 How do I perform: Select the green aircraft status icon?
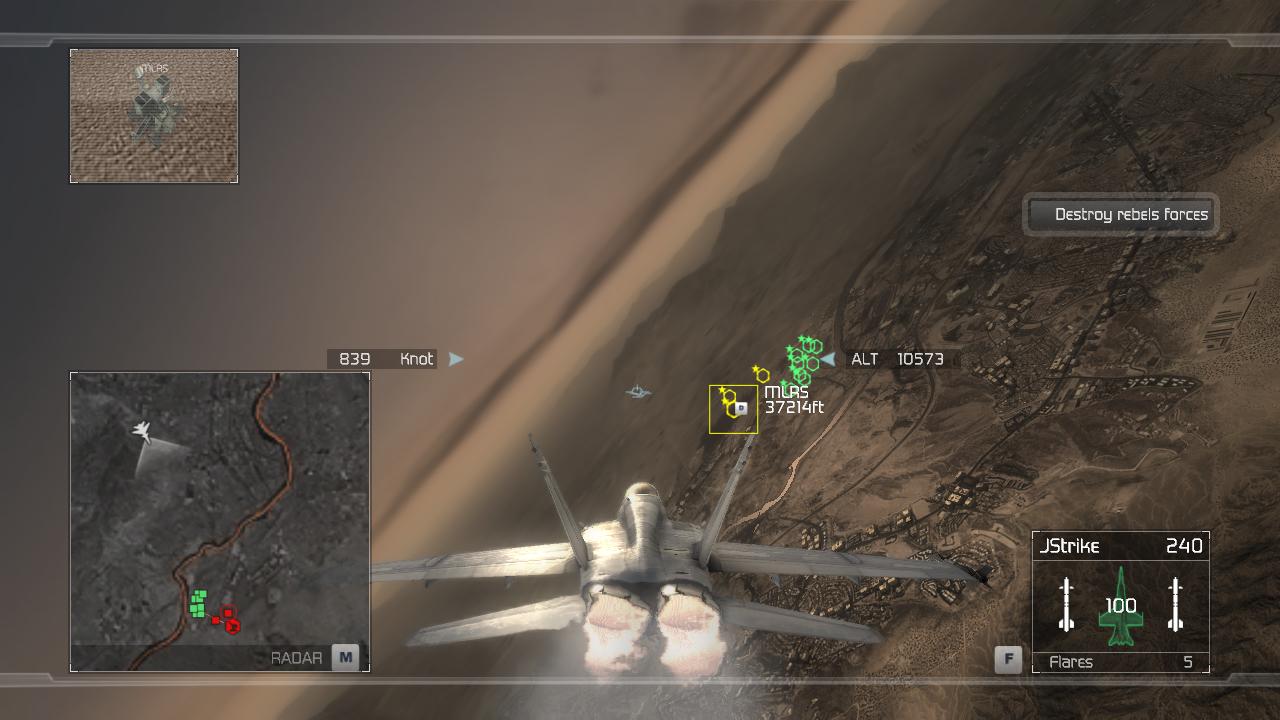[1120, 608]
